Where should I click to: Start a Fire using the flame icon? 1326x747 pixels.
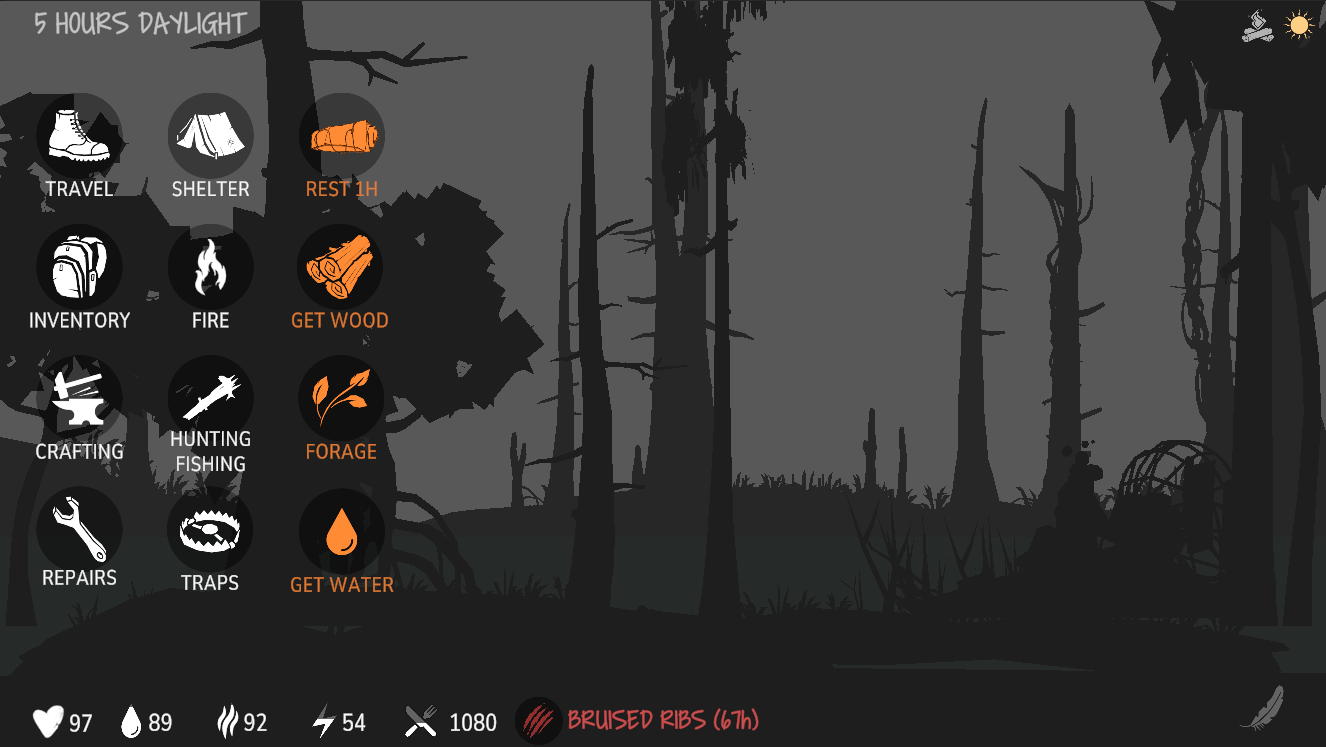(x=210, y=266)
